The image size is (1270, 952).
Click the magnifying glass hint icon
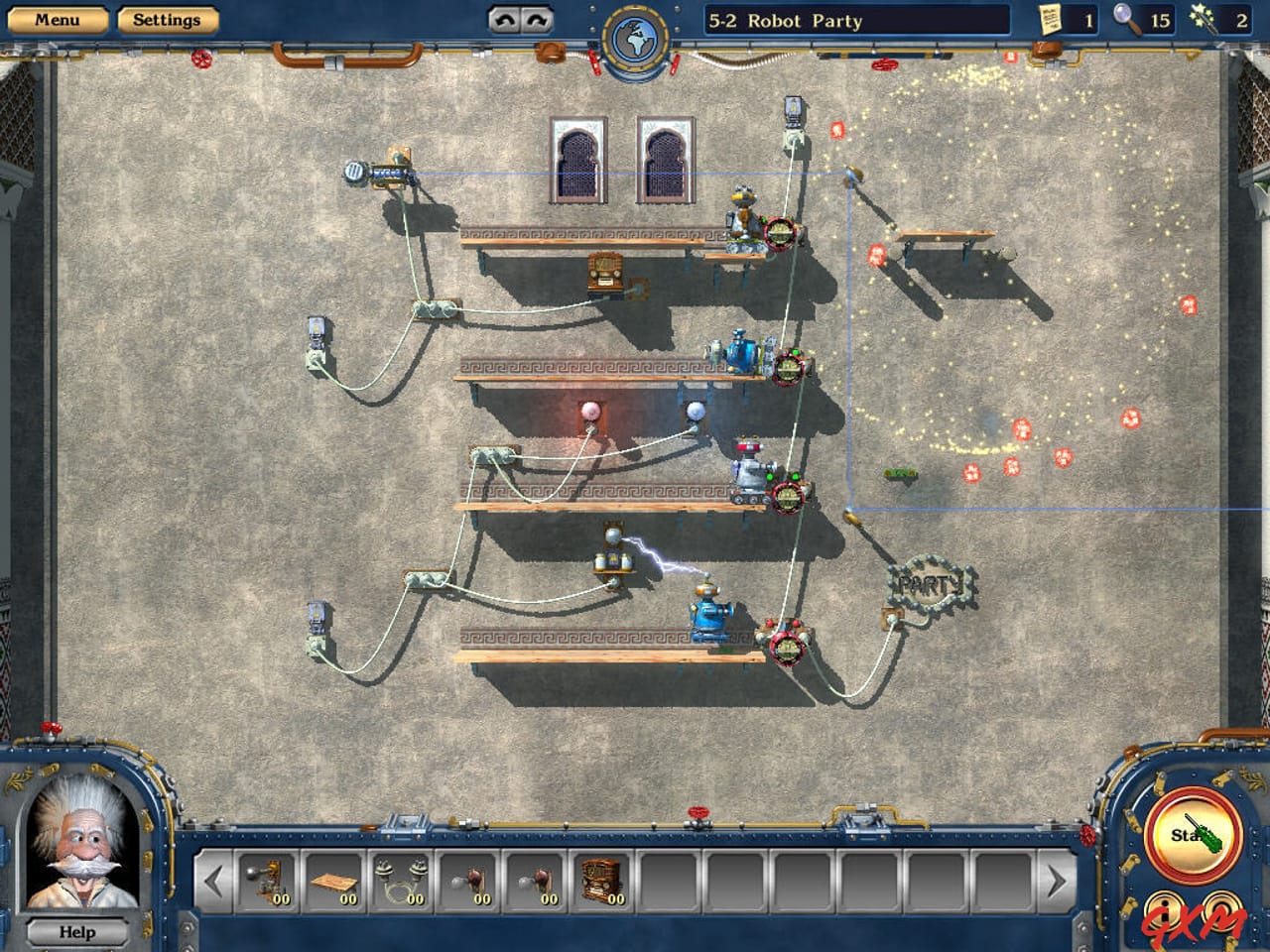[1126, 20]
